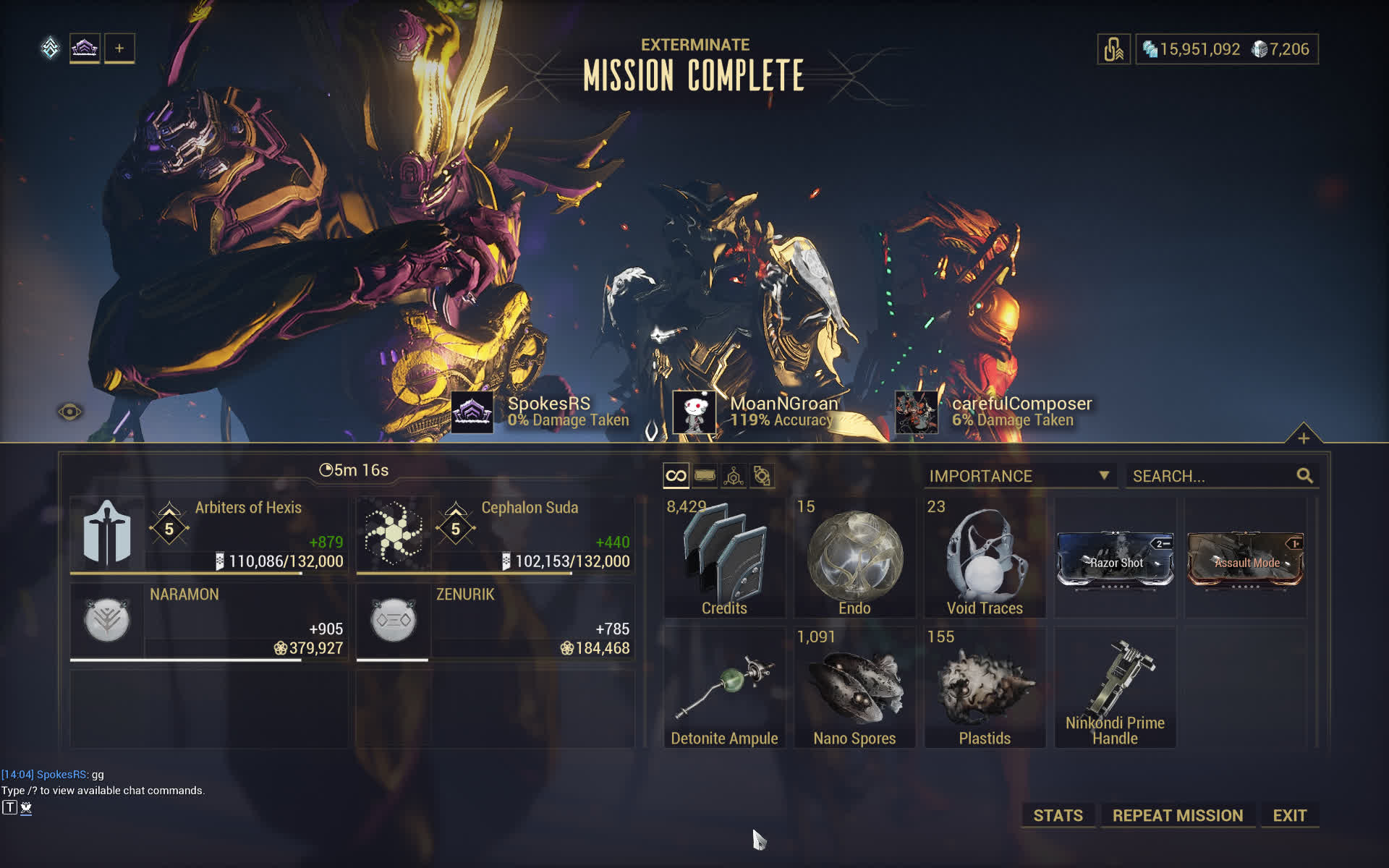Select the Assault Mode mod reward
Screen dimensions: 1389x868
pyautogui.click(x=1245, y=559)
